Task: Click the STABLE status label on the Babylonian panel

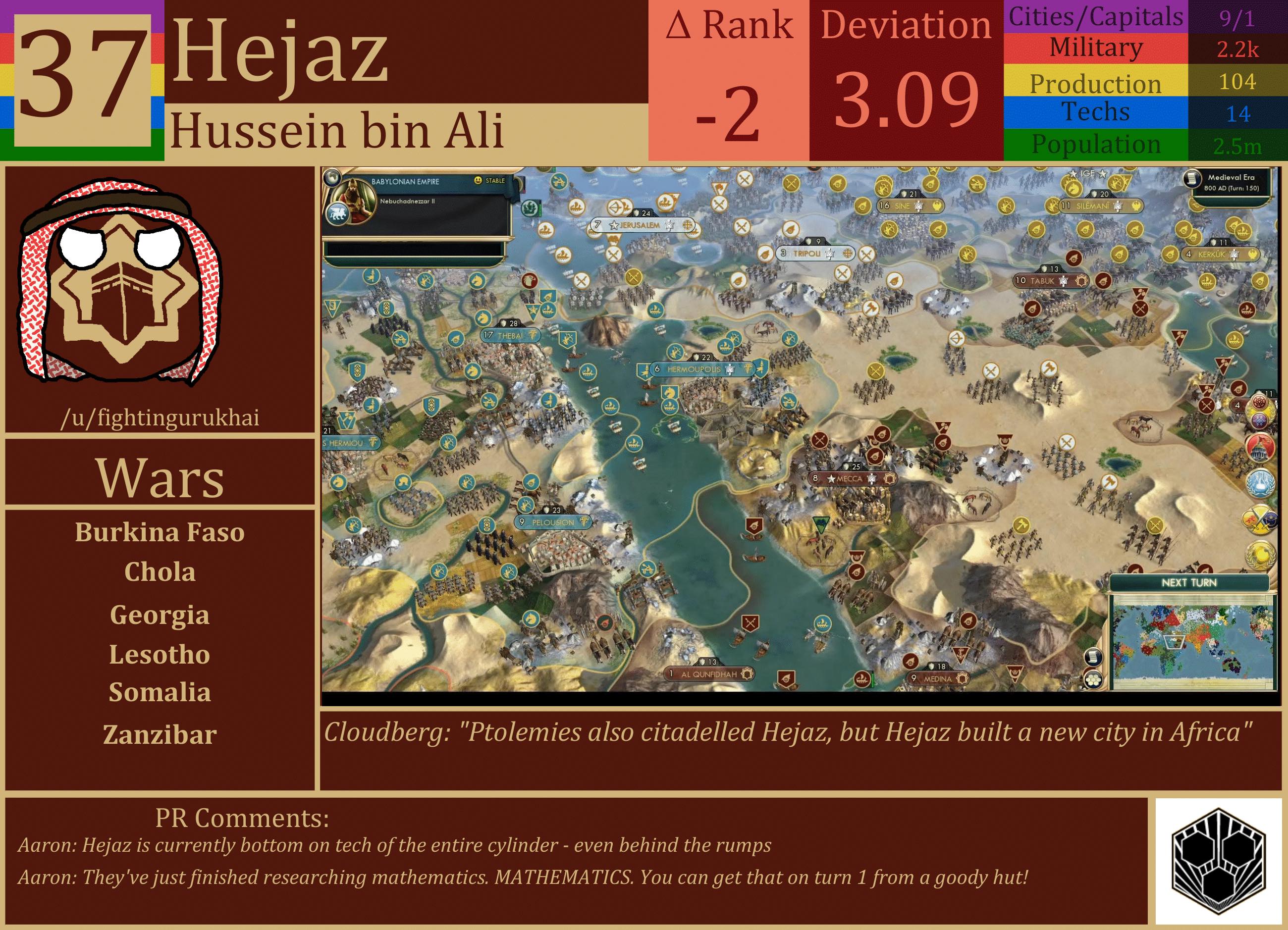Action: pyautogui.click(x=496, y=181)
